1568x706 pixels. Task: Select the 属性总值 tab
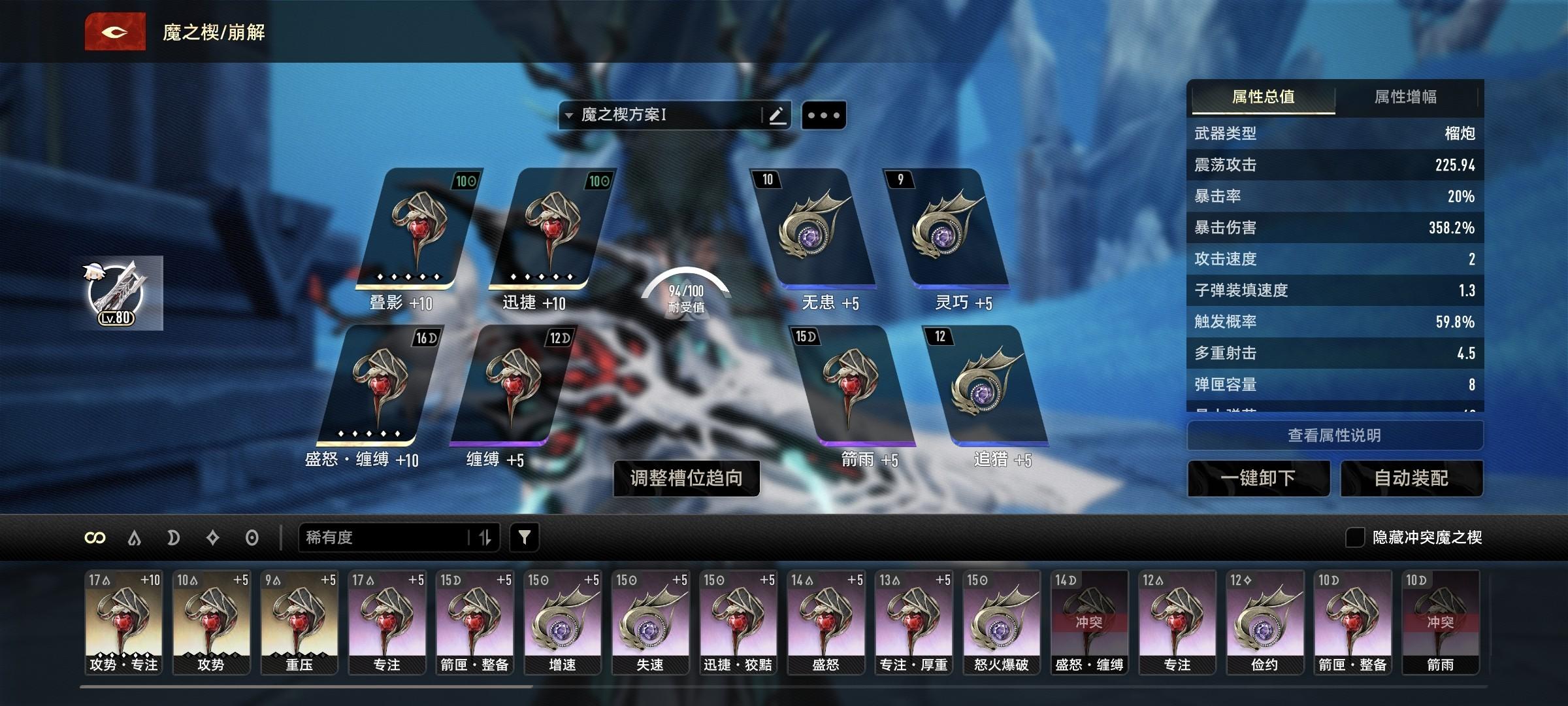tap(1263, 97)
